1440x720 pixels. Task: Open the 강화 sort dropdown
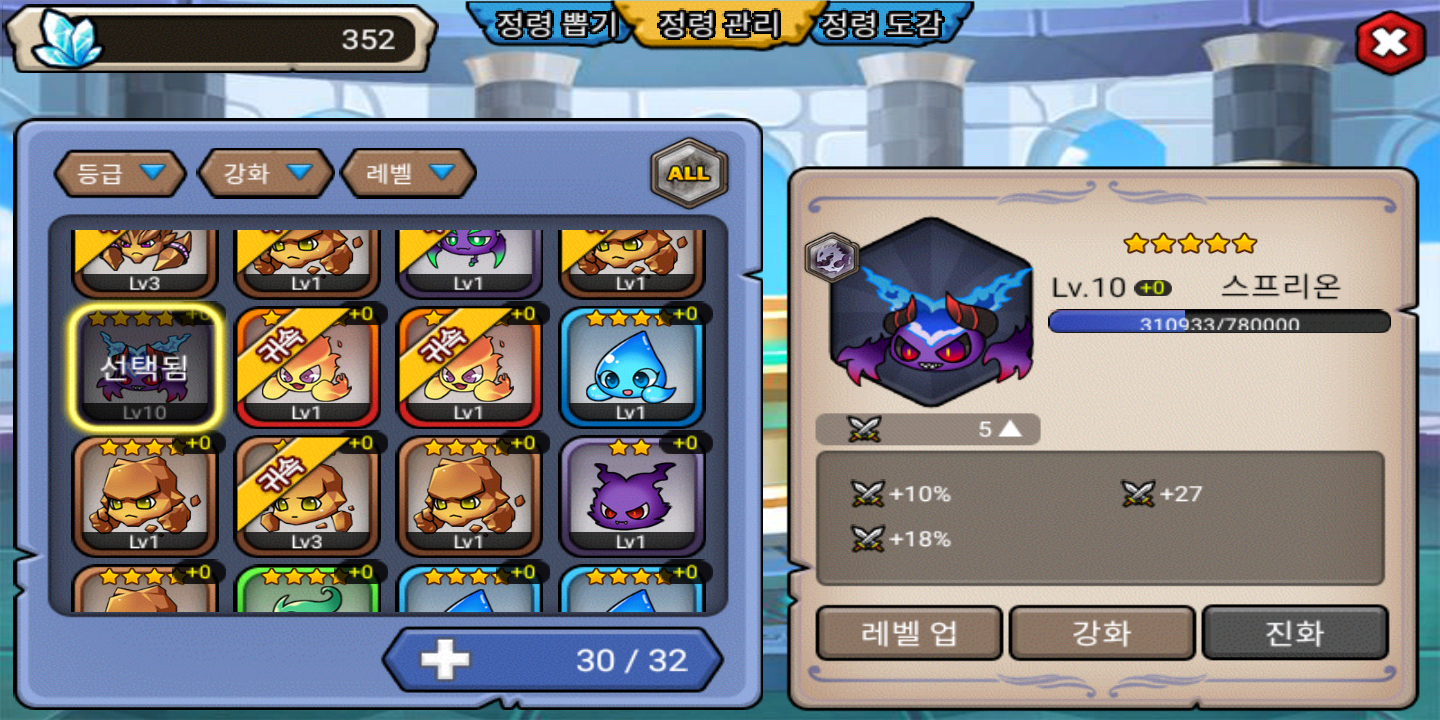pyautogui.click(x=265, y=174)
